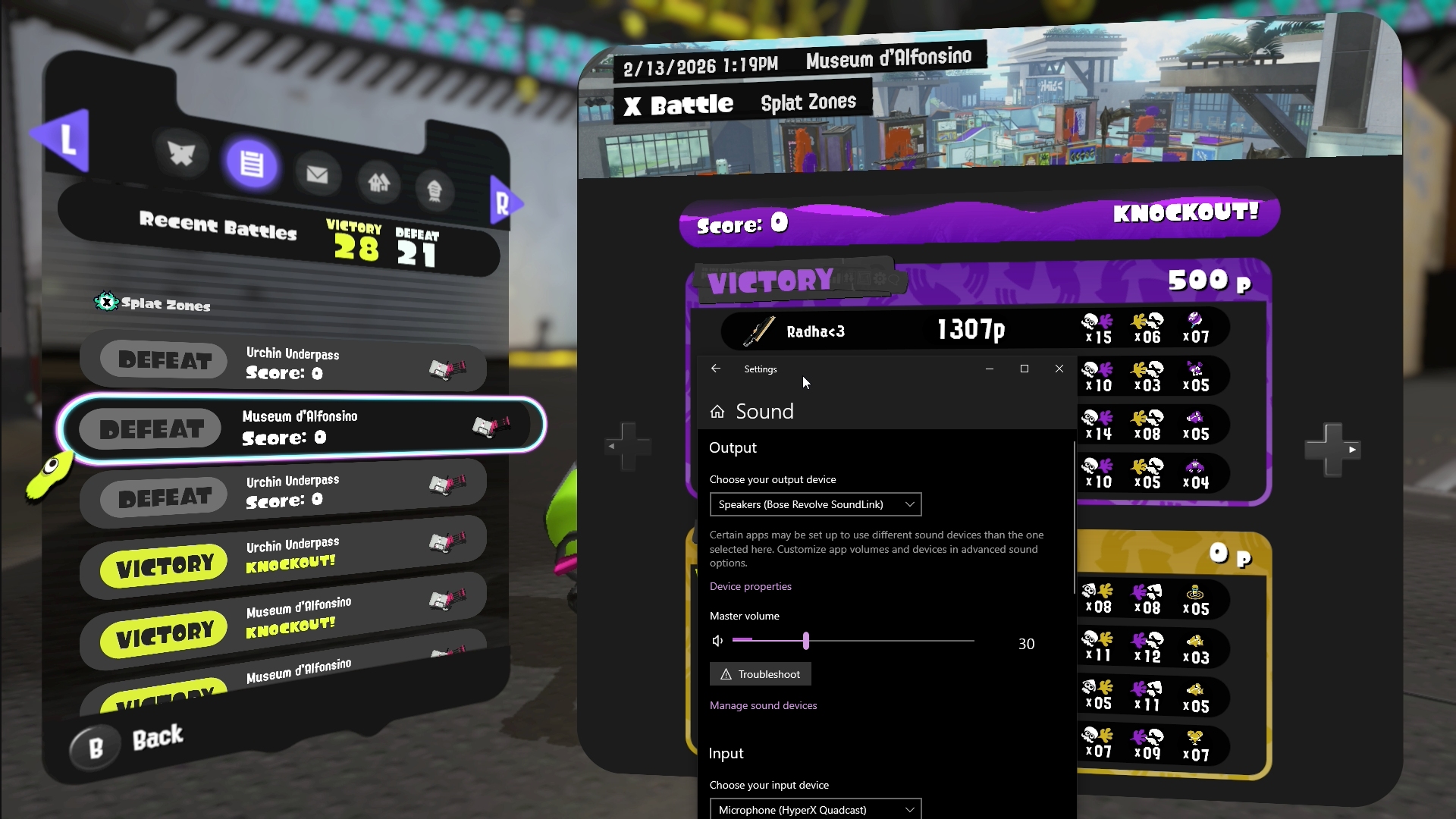
Task: Select the highlighted Museum d'Alfonsino defeat entry
Action: (300, 427)
